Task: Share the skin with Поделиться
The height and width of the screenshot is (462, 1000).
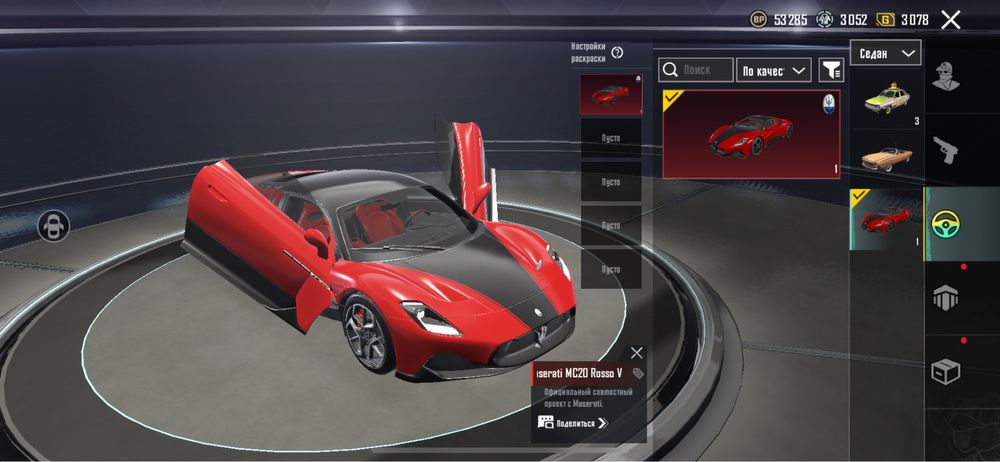Action: (573, 423)
